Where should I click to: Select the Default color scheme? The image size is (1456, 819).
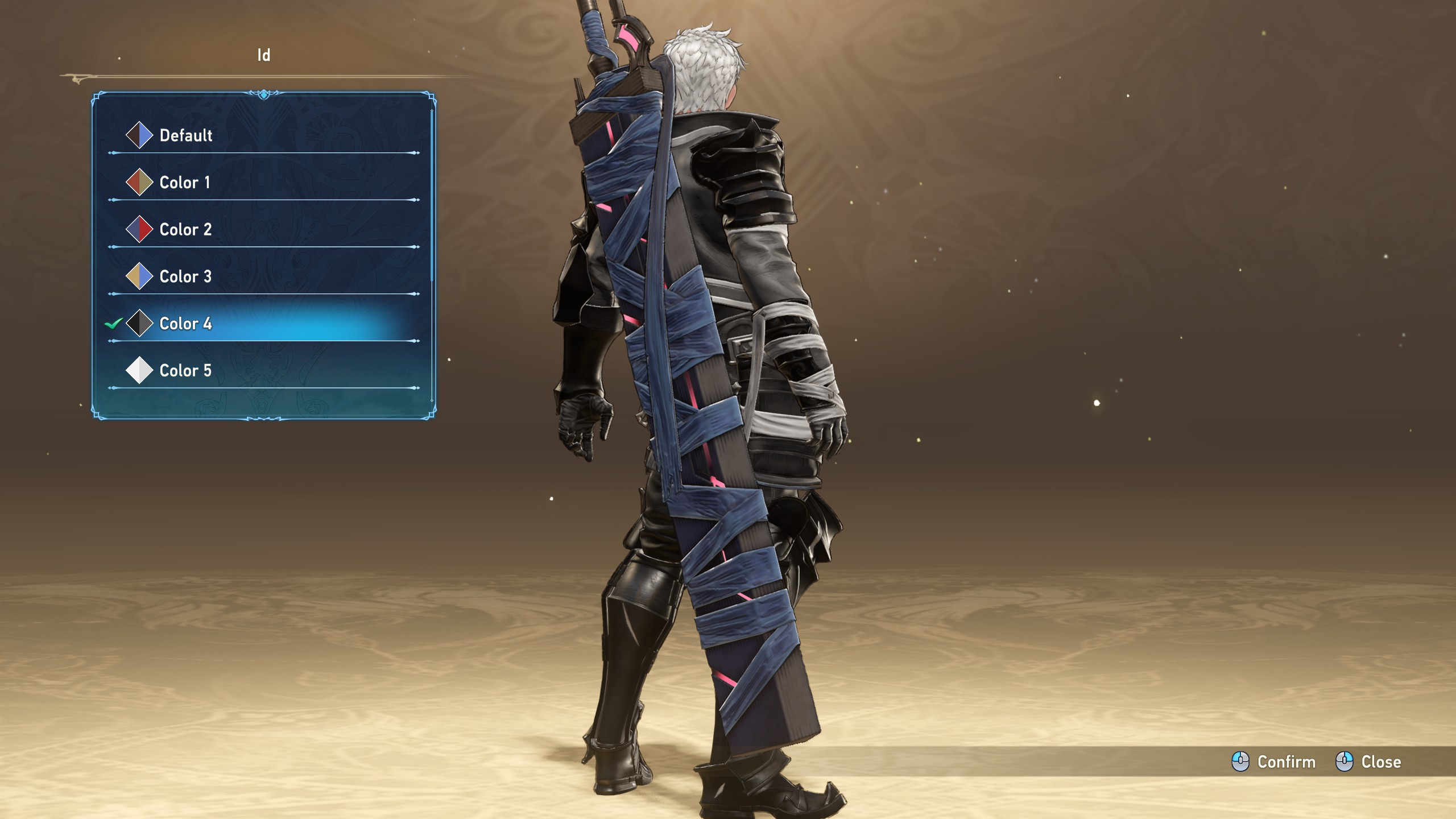[x=186, y=135]
